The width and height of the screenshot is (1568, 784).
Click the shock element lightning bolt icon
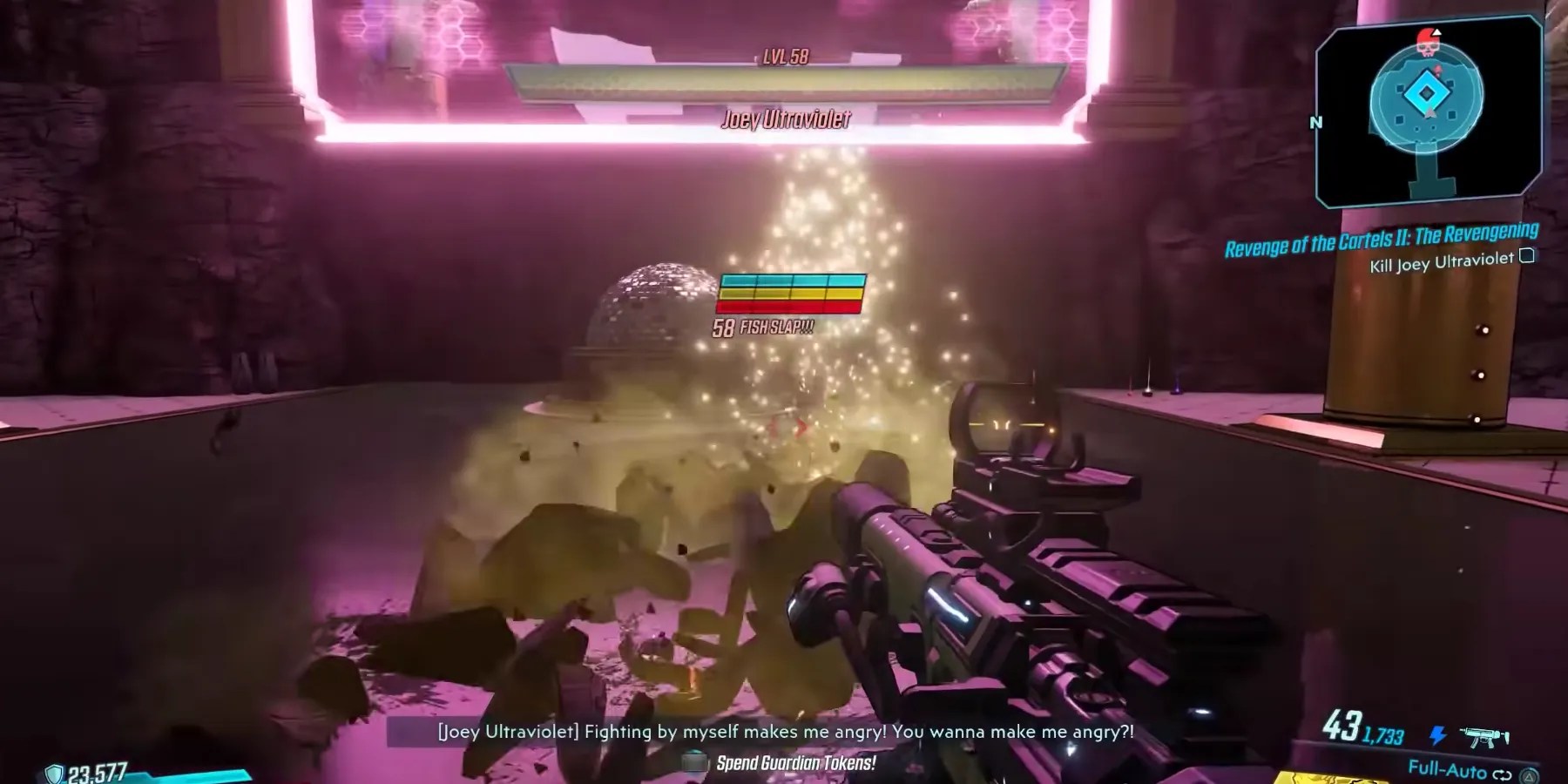coord(1437,734)
